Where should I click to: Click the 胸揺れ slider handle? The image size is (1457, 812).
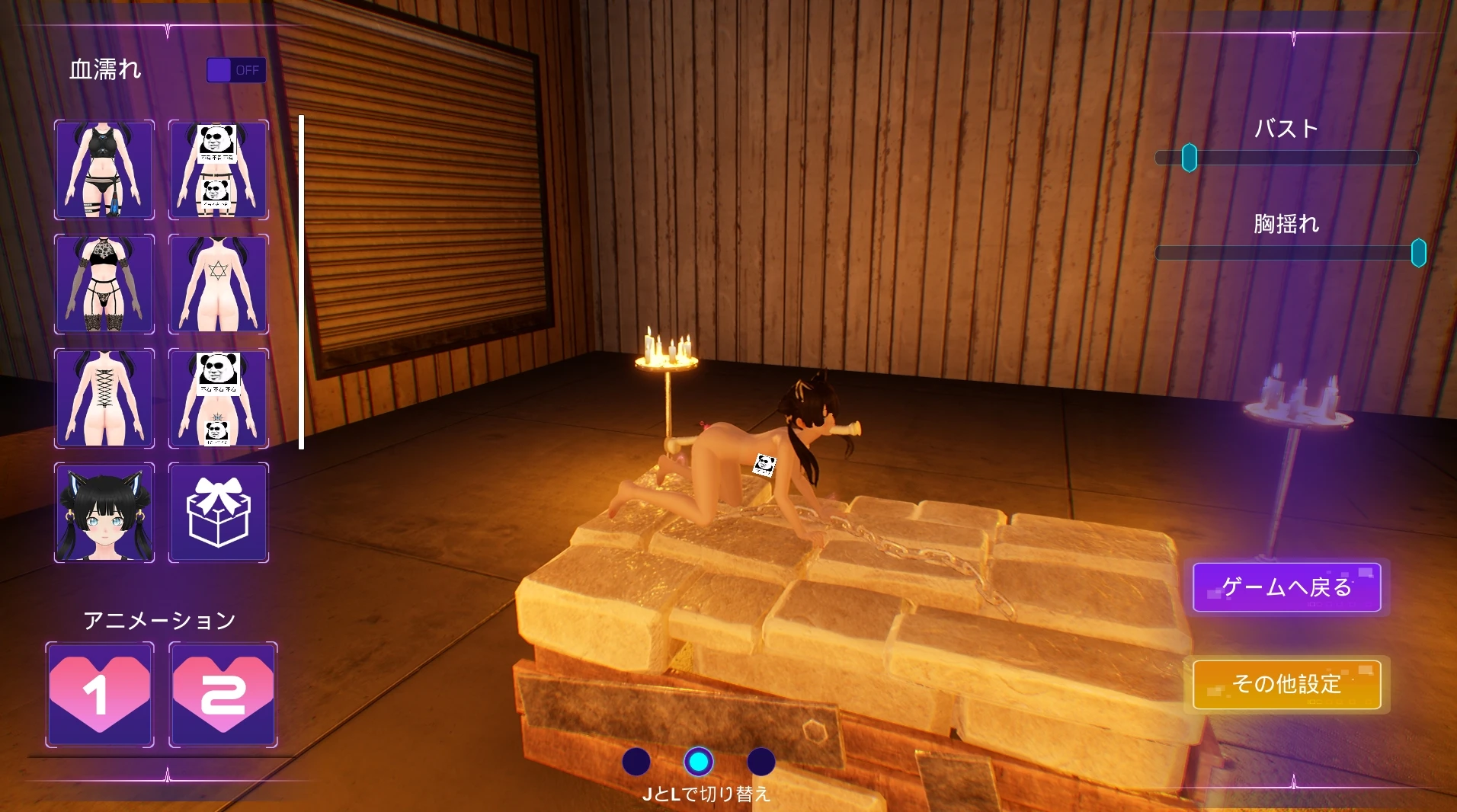point(1418,253)
